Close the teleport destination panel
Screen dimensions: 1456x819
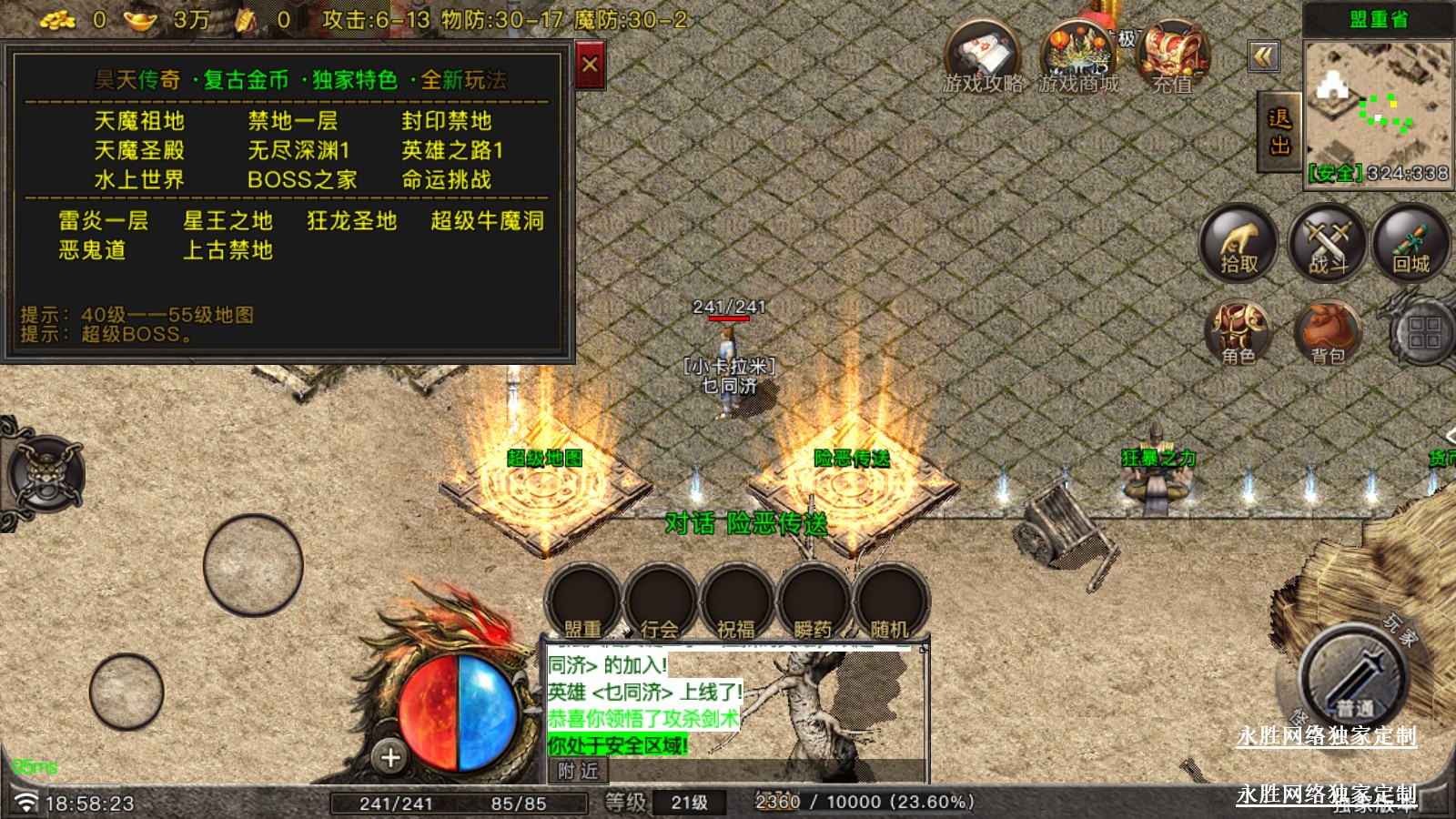tap(590, 66)
